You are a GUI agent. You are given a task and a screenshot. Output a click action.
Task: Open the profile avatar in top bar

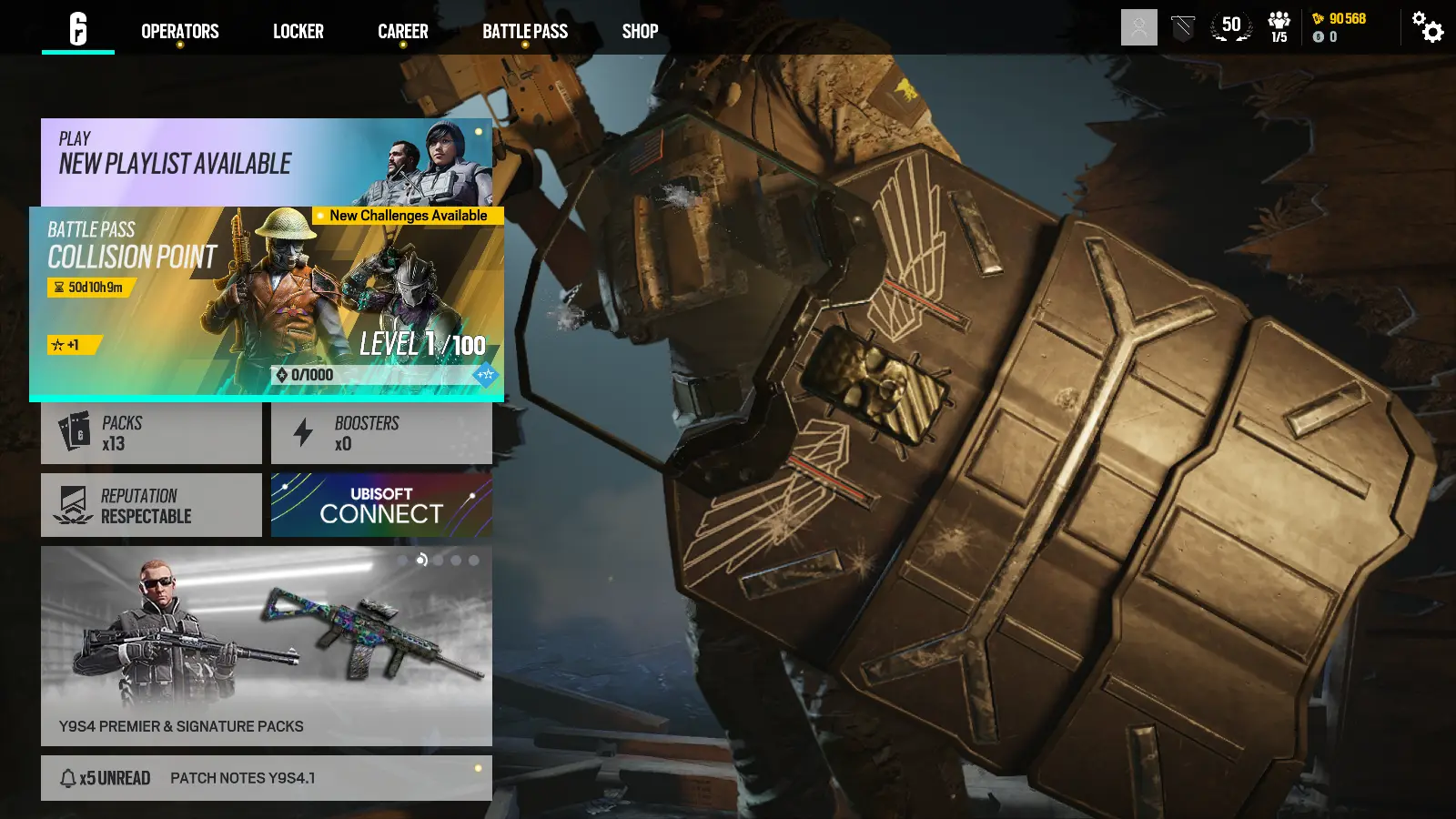pos(1138,26)
